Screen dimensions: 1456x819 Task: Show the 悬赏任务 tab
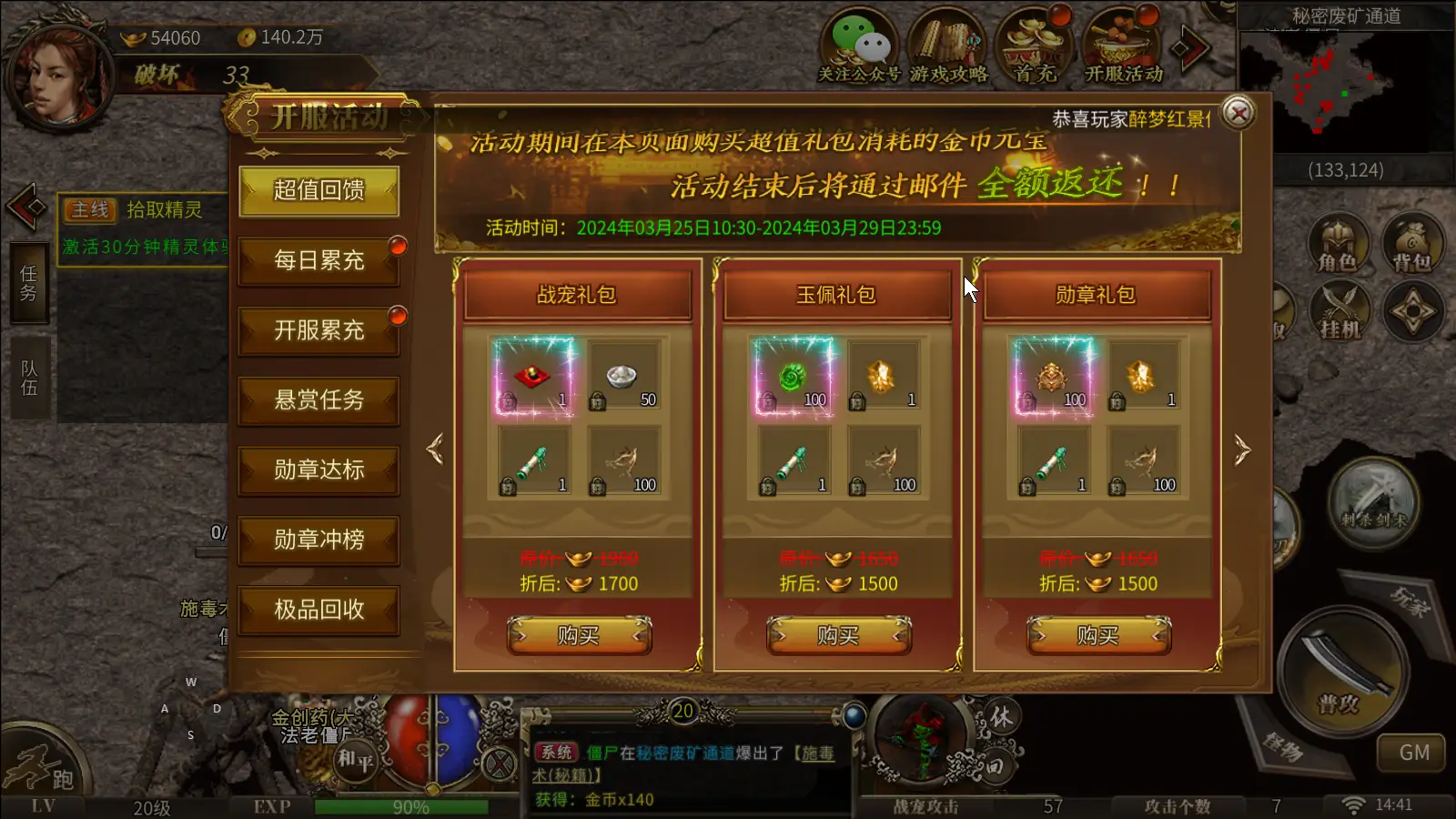point(318,400)
